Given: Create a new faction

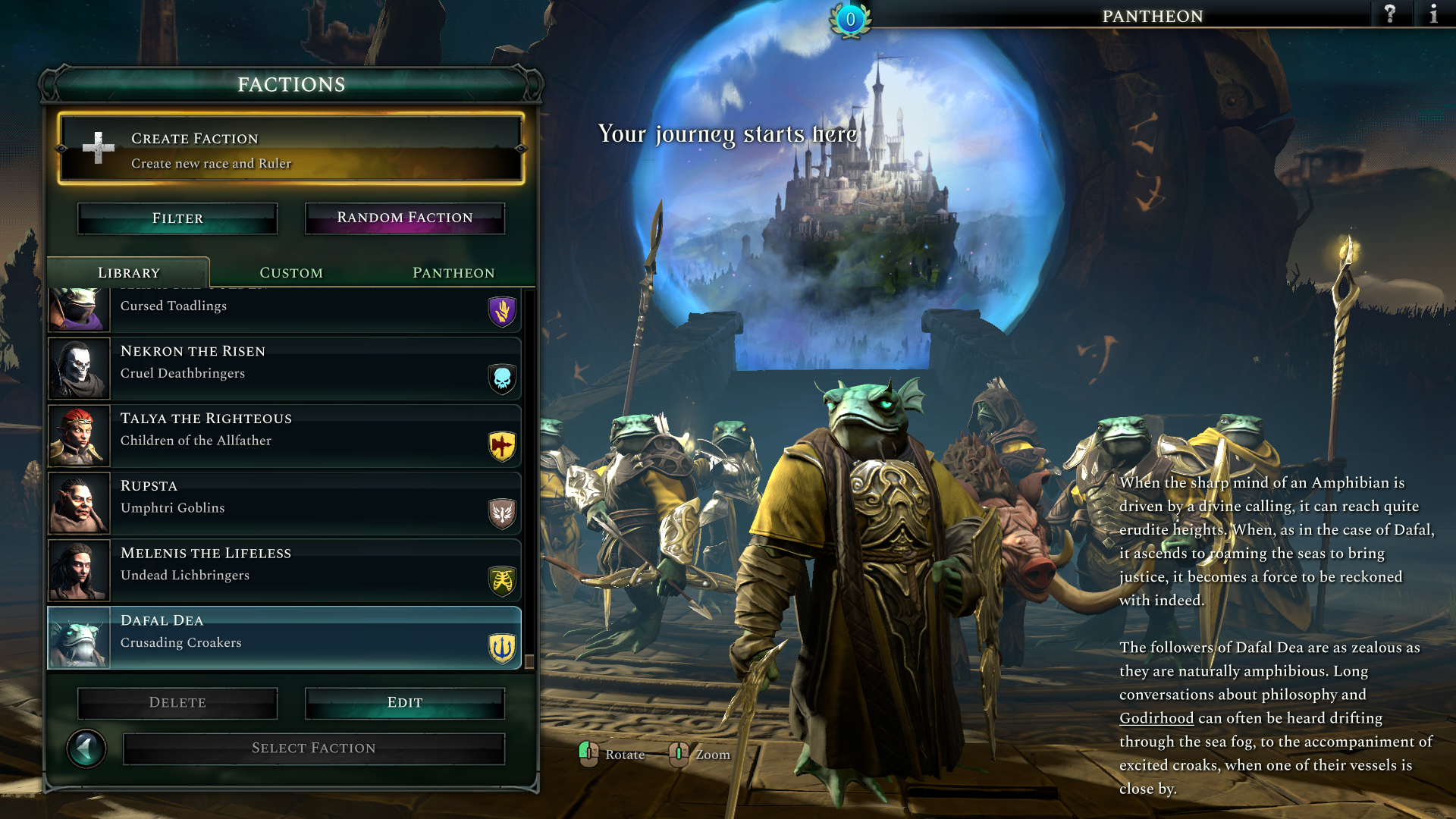Looking at the screenshot, I should [x=291, y=149].
